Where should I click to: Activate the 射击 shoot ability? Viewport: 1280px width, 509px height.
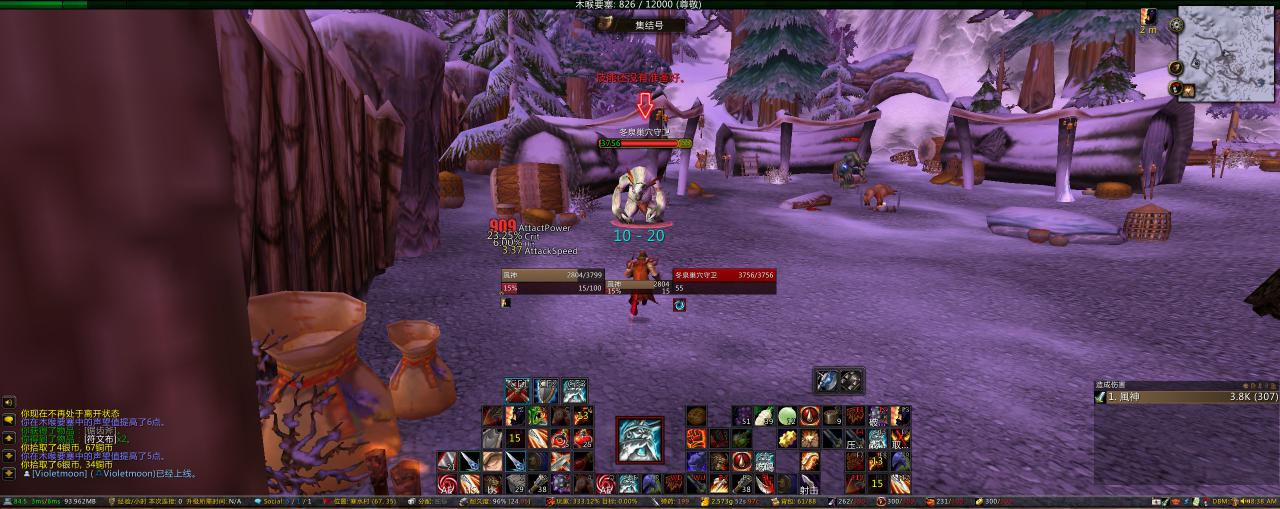coord(809,484)
